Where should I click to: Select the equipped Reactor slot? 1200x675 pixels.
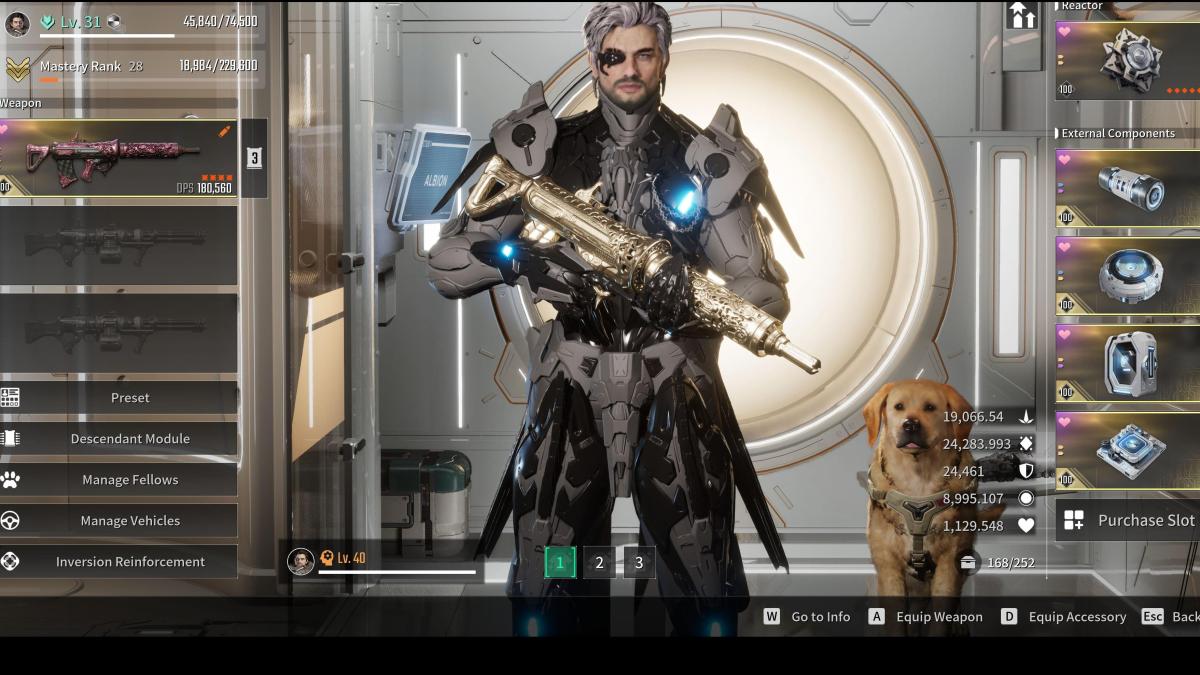point(1128,61)
